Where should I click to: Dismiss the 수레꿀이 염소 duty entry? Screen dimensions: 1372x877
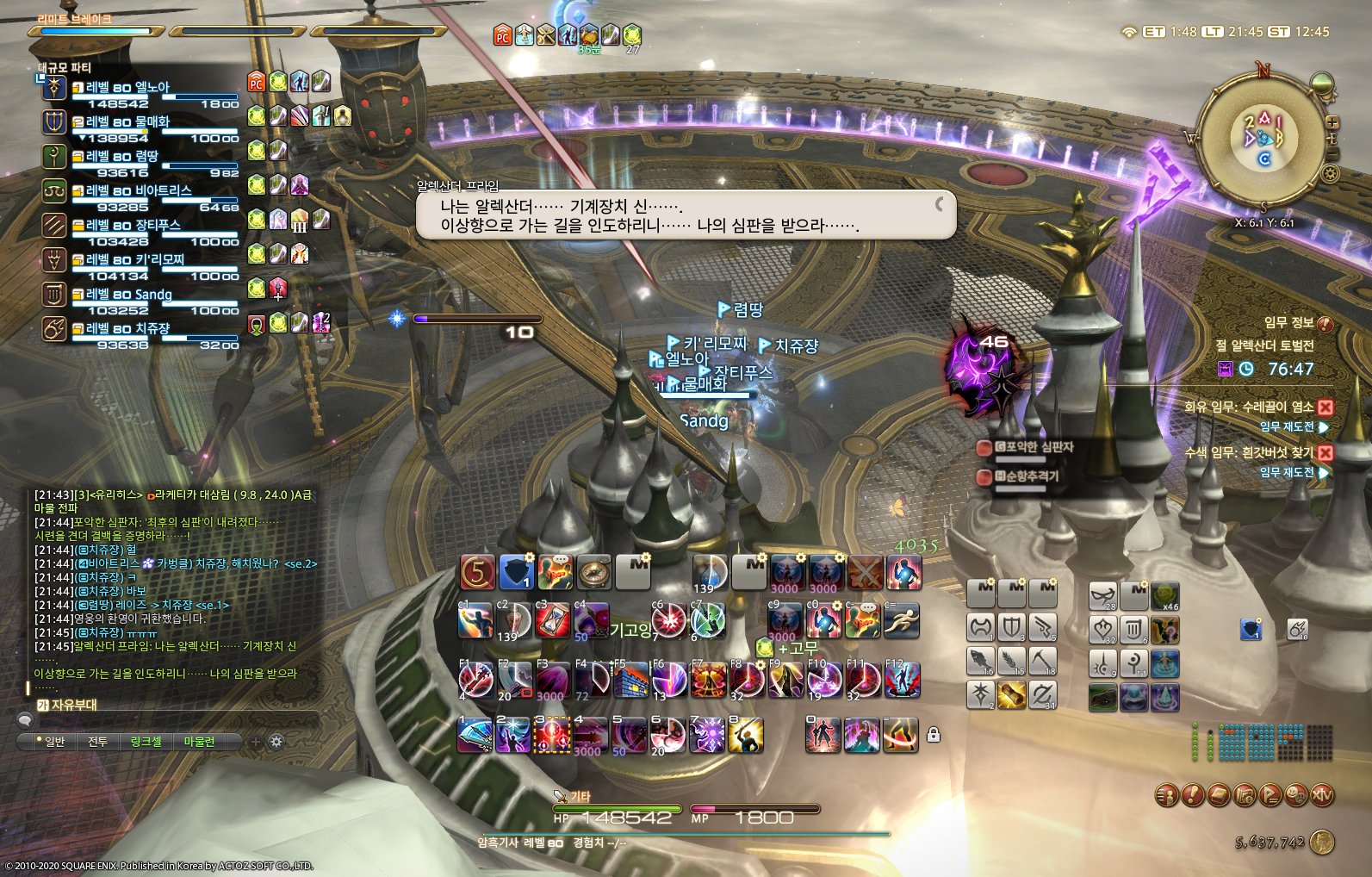1325,407
